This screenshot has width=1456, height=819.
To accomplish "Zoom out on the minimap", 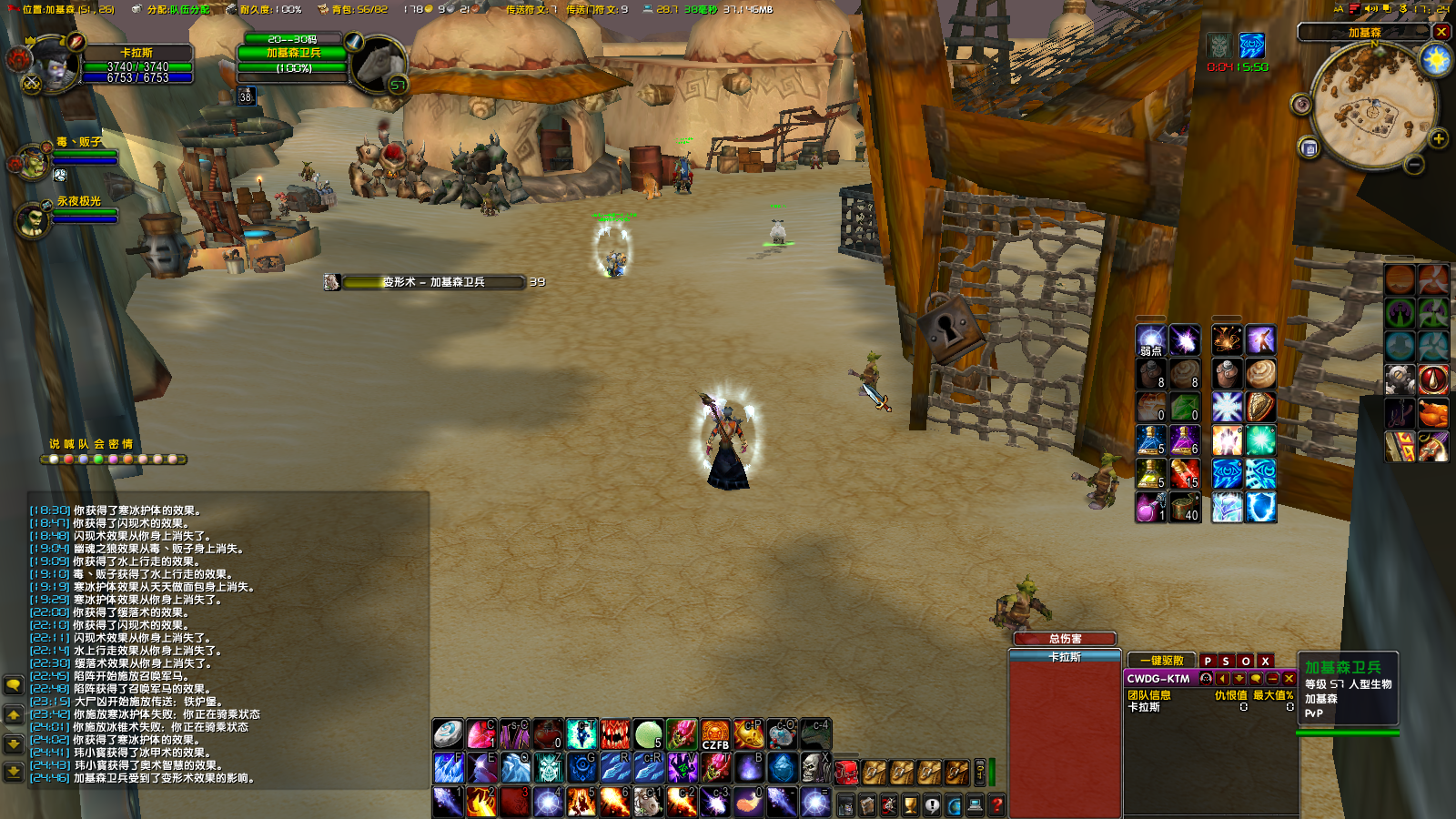I will click(x=1414, y=165).
